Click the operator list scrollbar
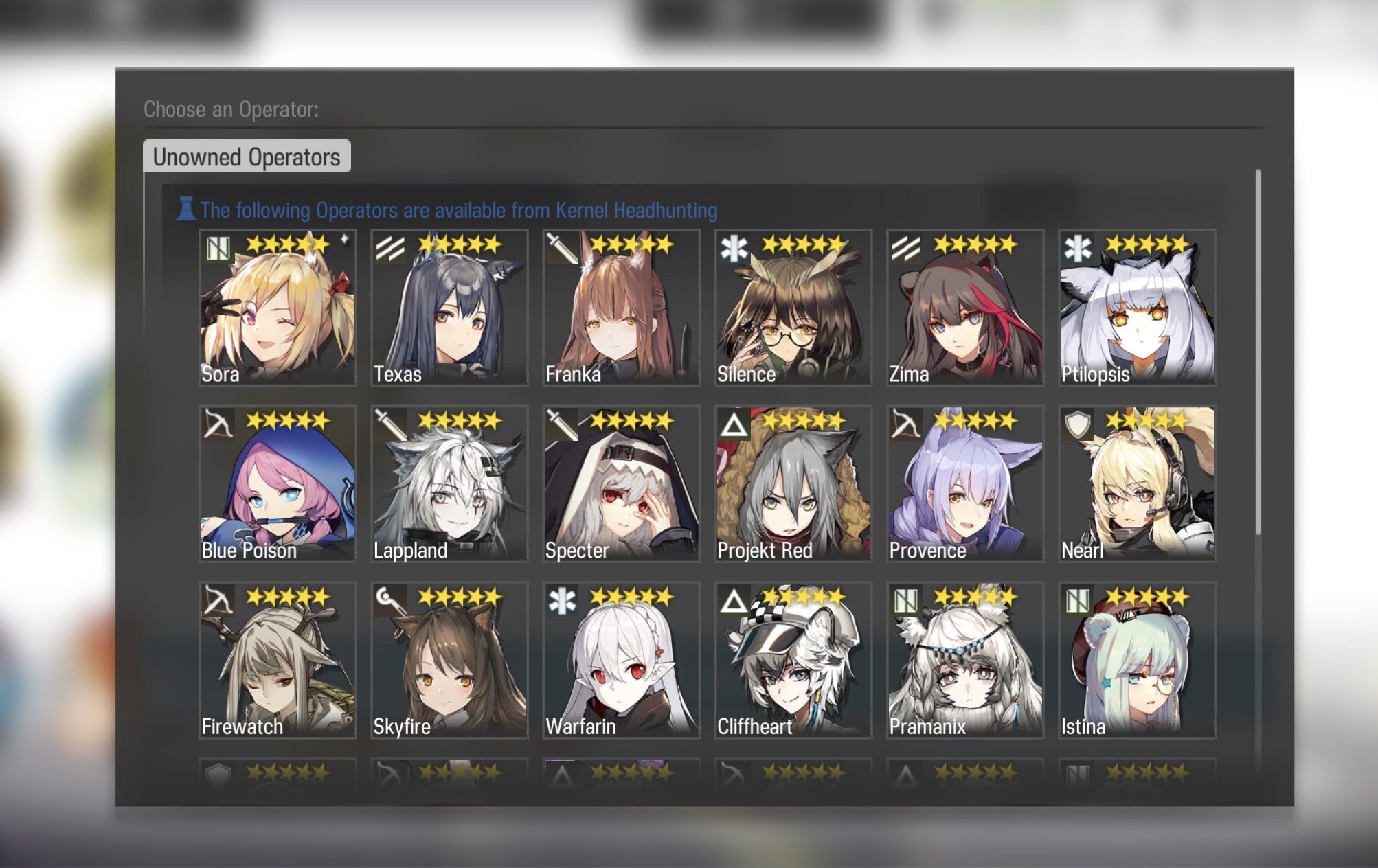The image size is (1378, 868). [x=1258, y=352]
